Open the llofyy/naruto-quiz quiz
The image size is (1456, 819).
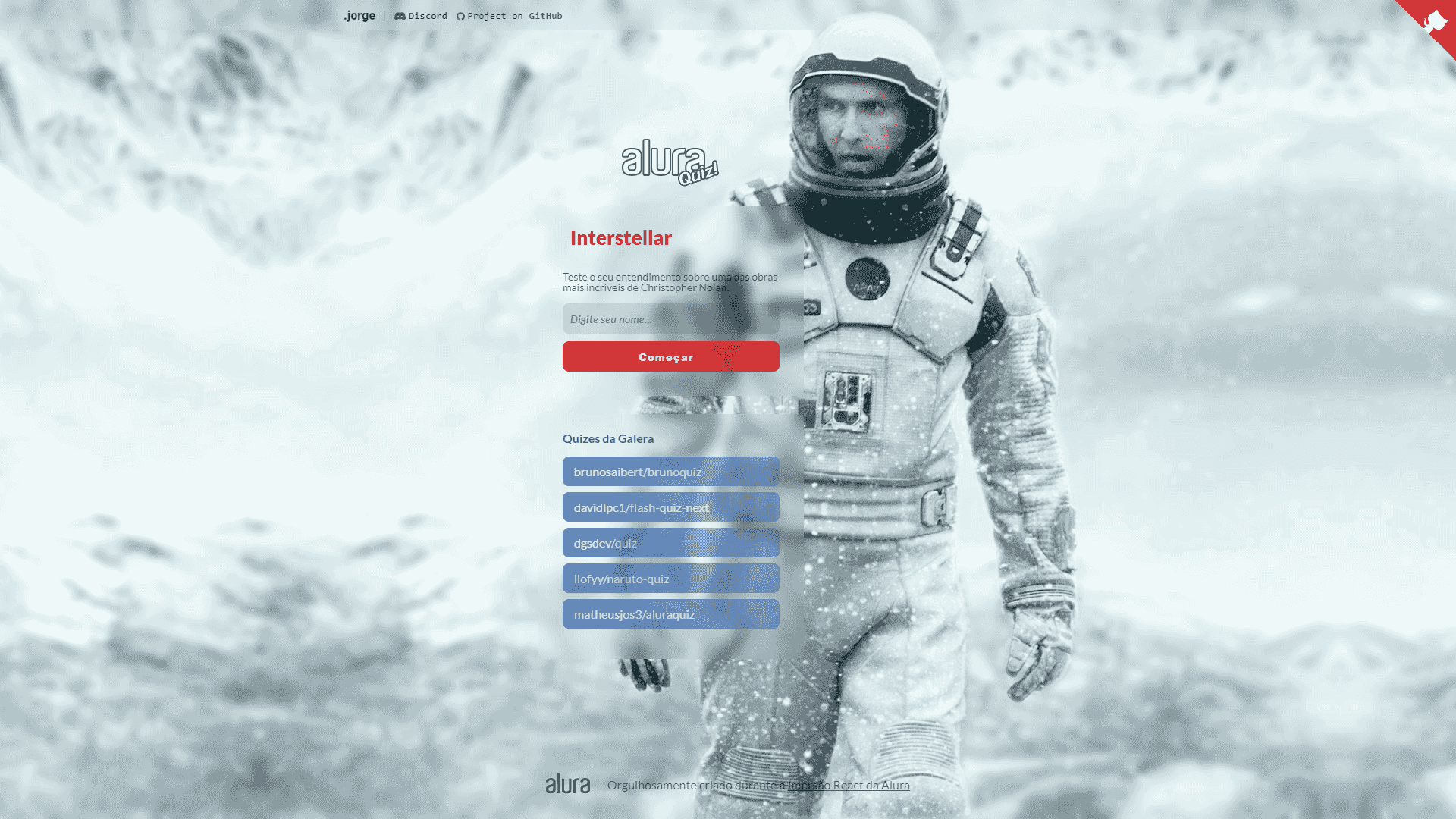click(670, 578)
